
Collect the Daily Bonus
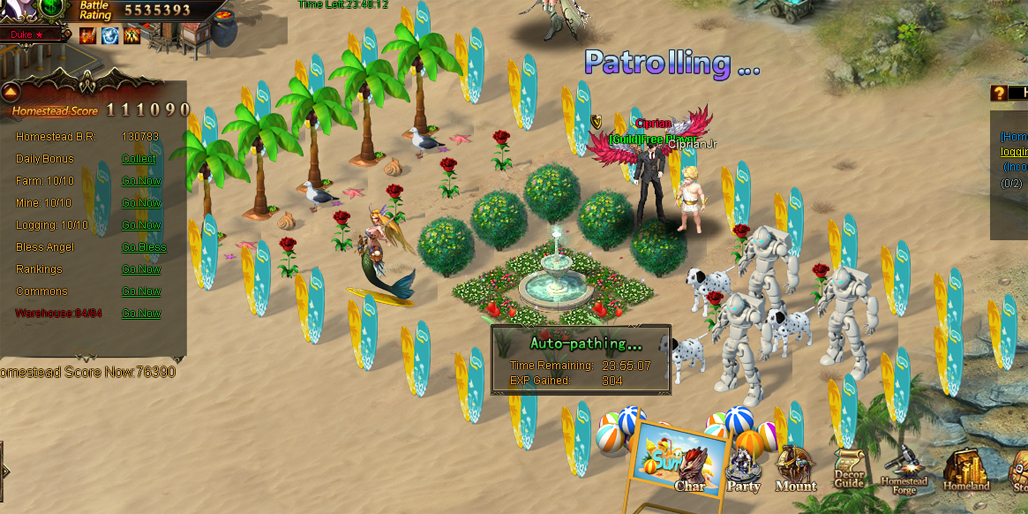[139, 159]
